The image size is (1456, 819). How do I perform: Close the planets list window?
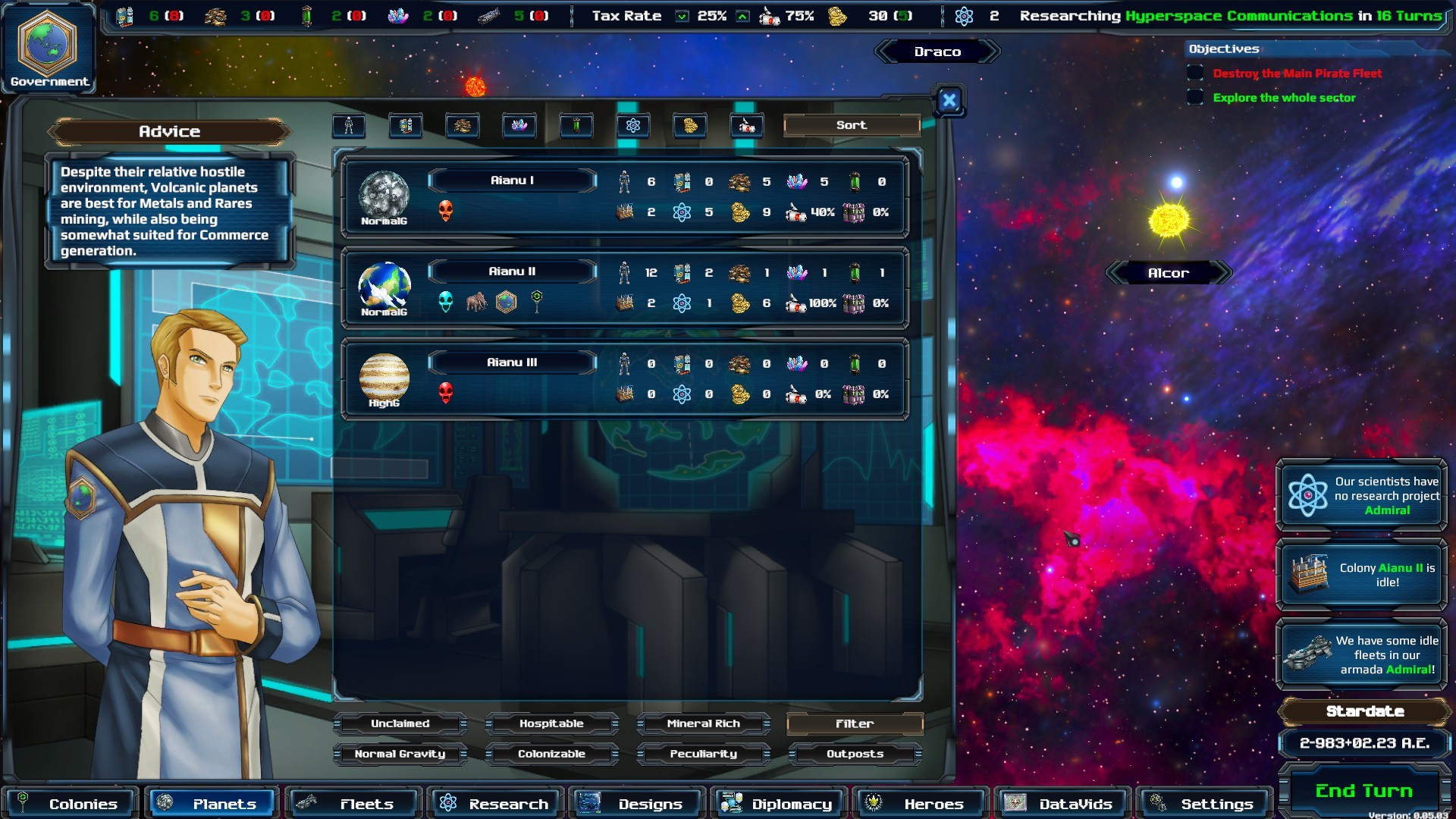tap(949, 101)
